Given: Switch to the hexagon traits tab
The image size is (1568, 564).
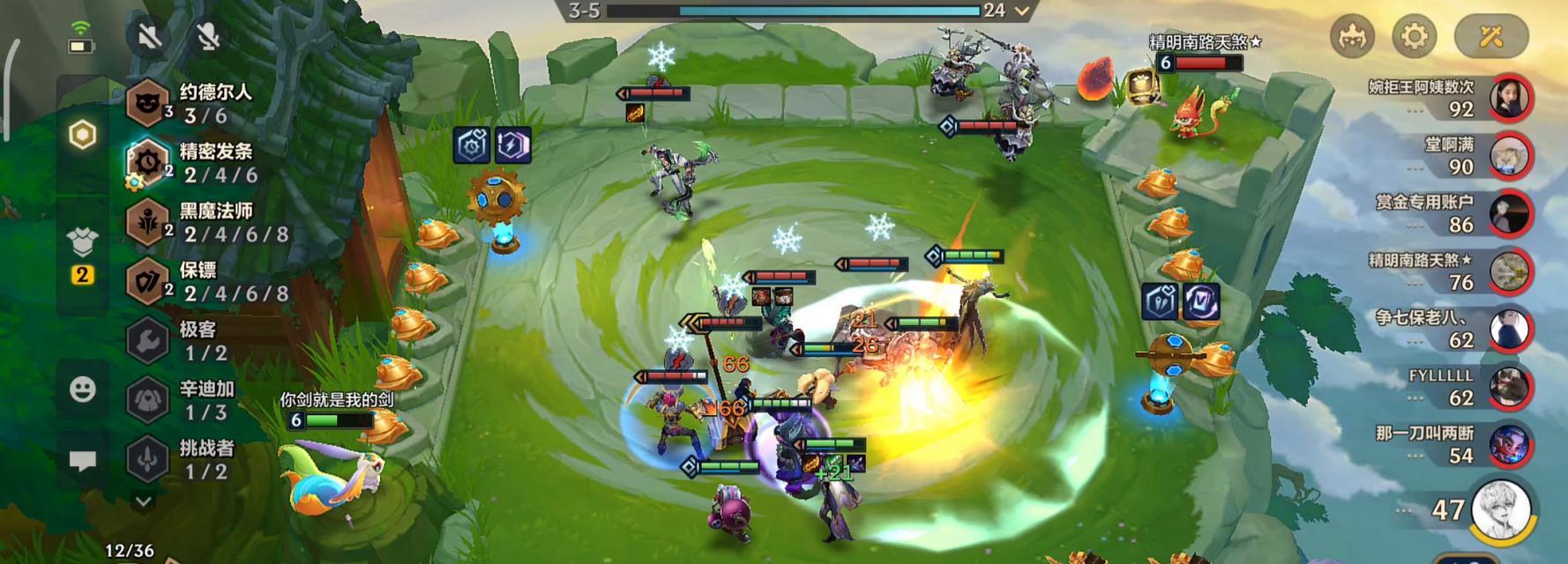Looking at the screenshot, I should coord(83,135).
